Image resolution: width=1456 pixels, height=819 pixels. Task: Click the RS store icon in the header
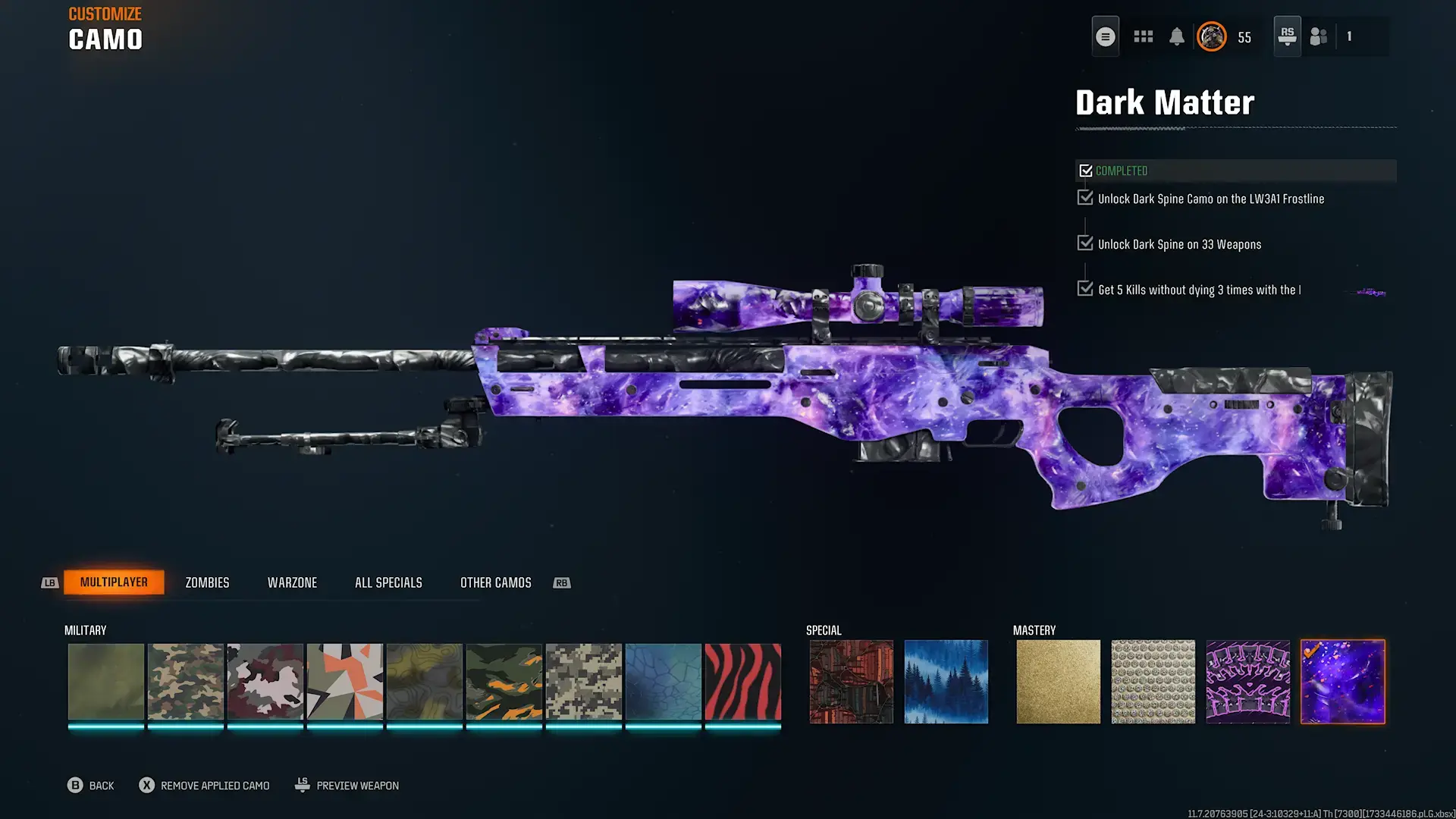click(x=1286, y=36)
